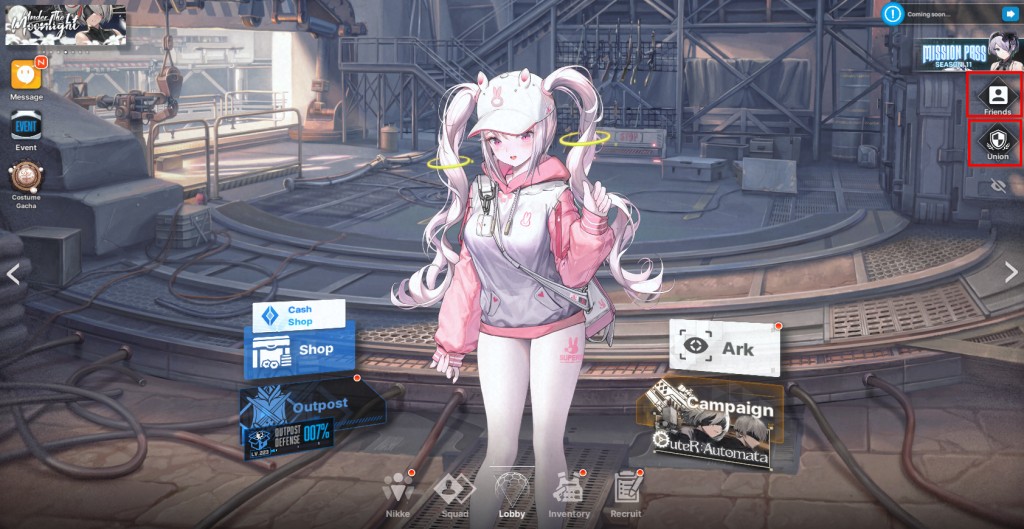Image resolution: width=1024 pixels, height=529 pixels.
Task: Show the previous lobby screen with left arrow
Action: [x=12, y=273]
